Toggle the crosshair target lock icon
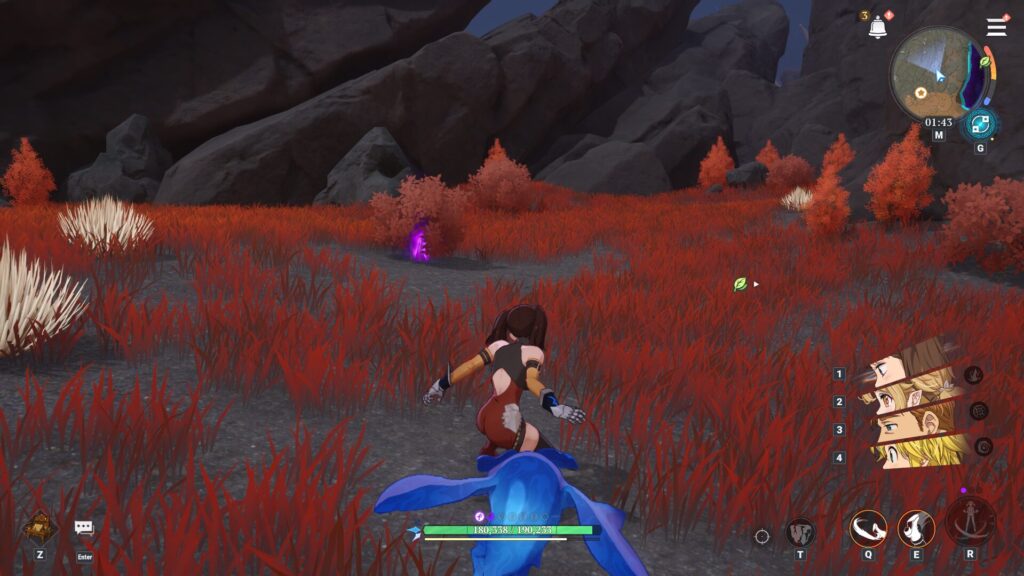This screenshot has height=576, width=1024. coord(762,537)
